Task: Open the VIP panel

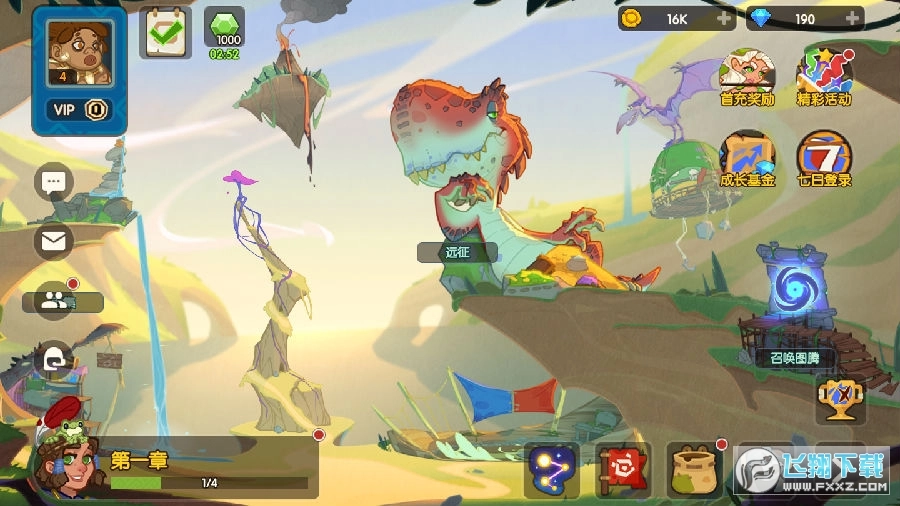Action: pos(79,110)
